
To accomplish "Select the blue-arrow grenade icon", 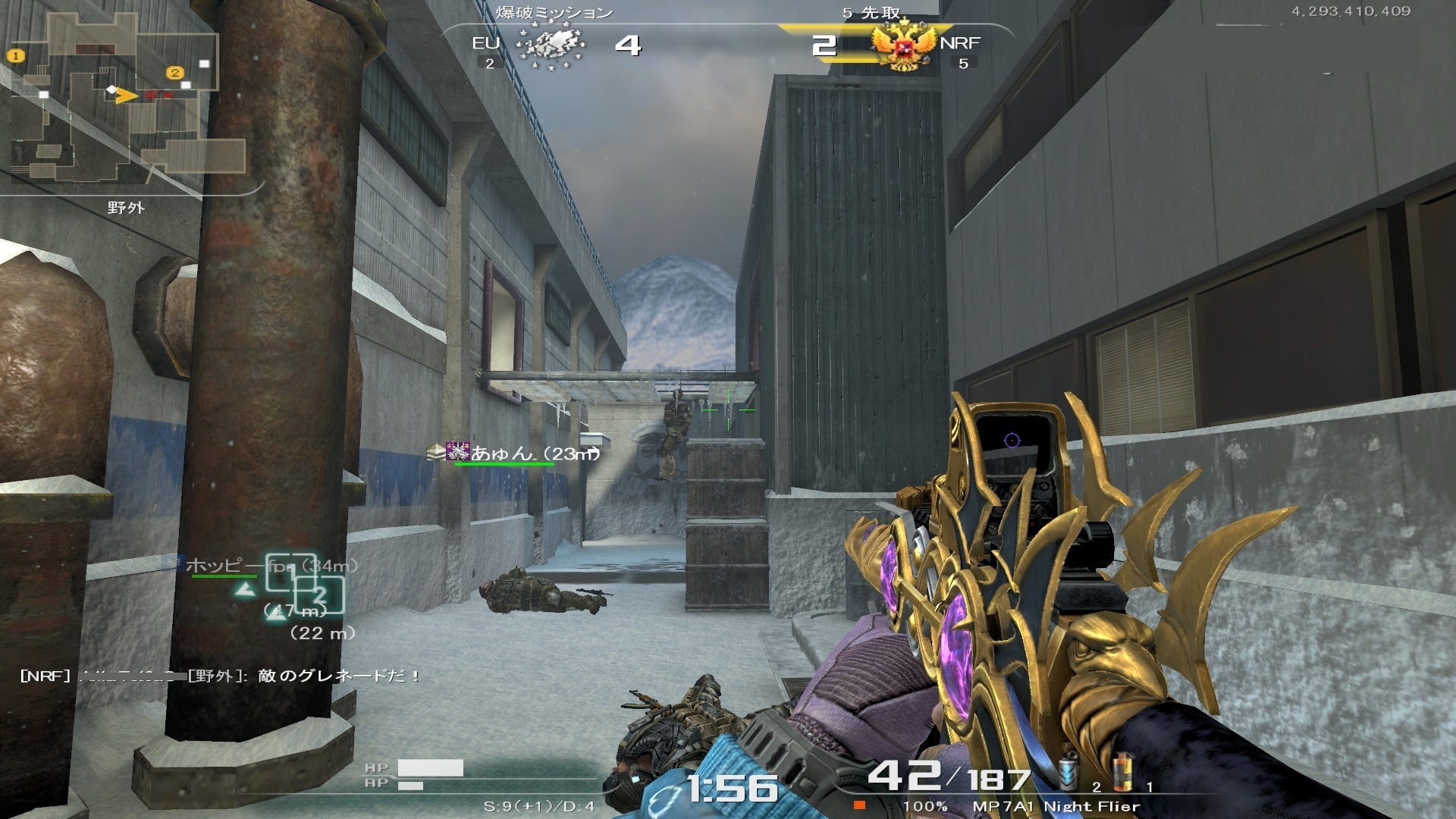I will (1068, 773).
